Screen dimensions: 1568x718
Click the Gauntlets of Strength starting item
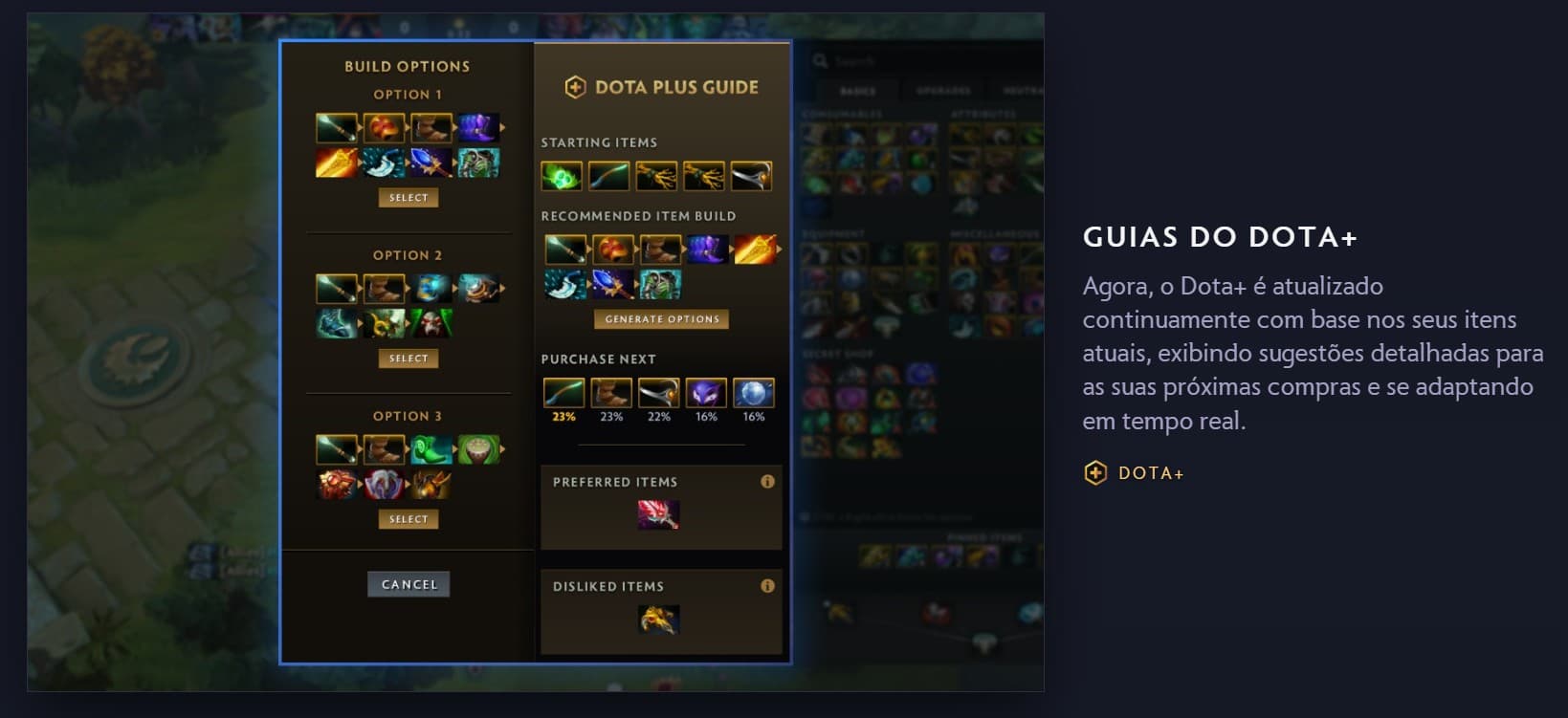pos(656,177)
